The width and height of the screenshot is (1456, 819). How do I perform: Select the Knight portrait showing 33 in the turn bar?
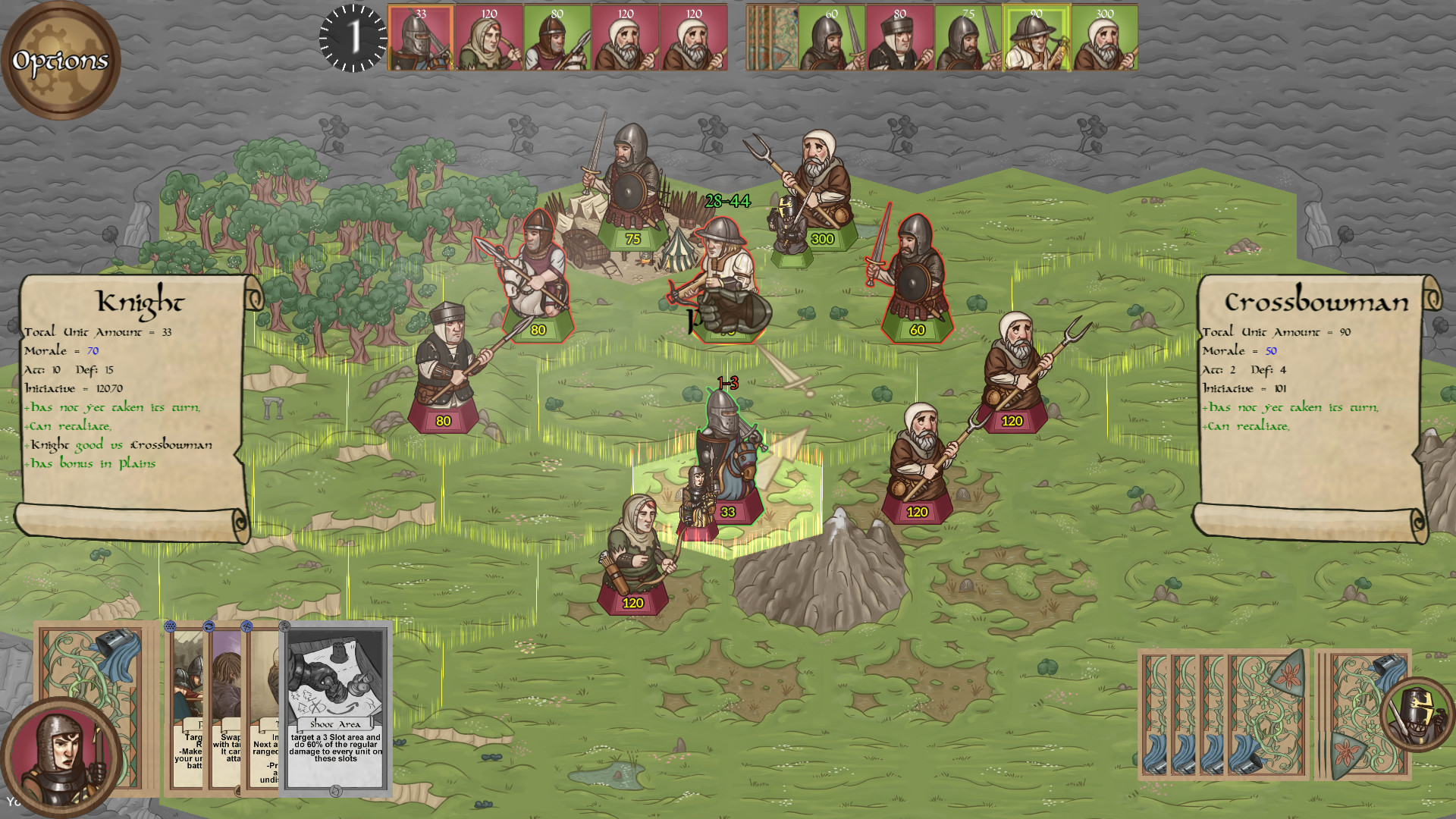420,36
